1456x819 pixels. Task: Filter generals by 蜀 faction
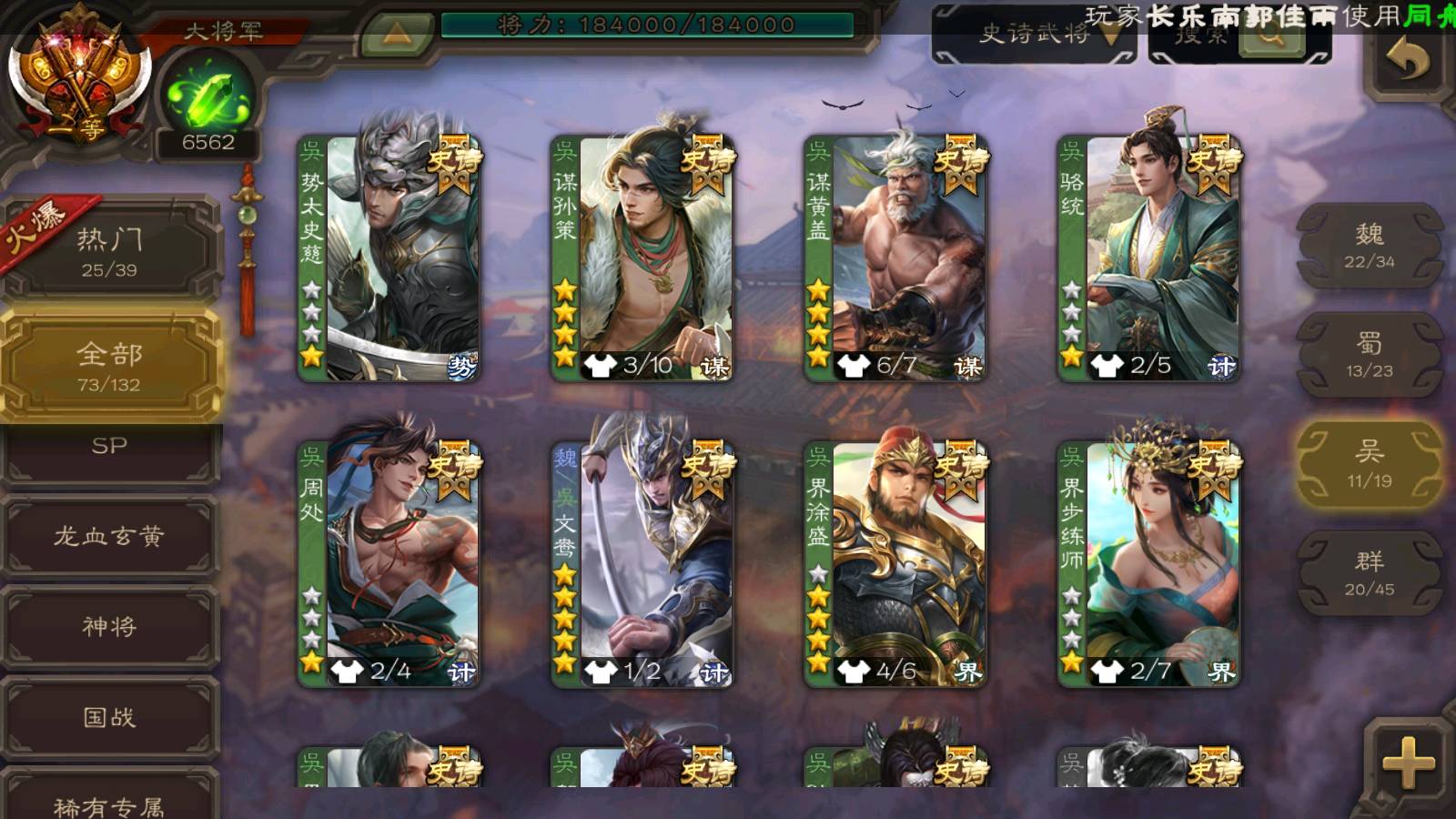tap(1369, 355)
